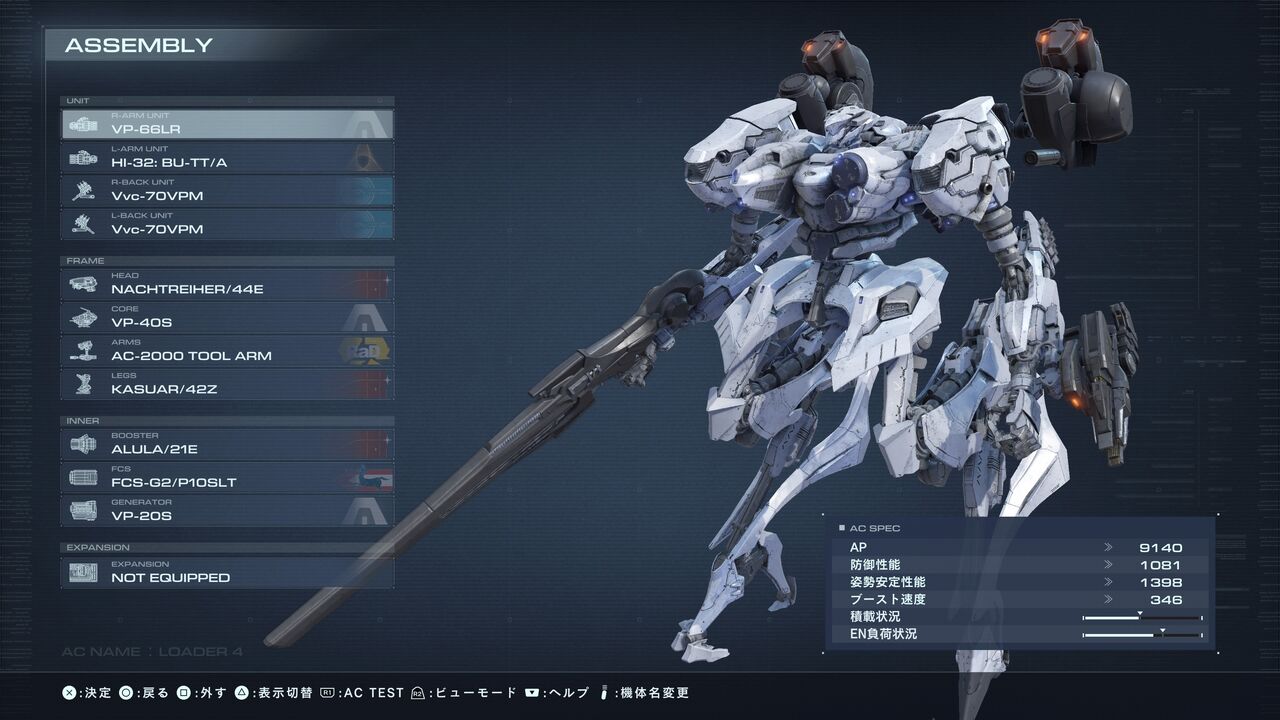1280x720 pixels.
Task: Choose the CORE part VP-40S
Action: pos(227,317)
